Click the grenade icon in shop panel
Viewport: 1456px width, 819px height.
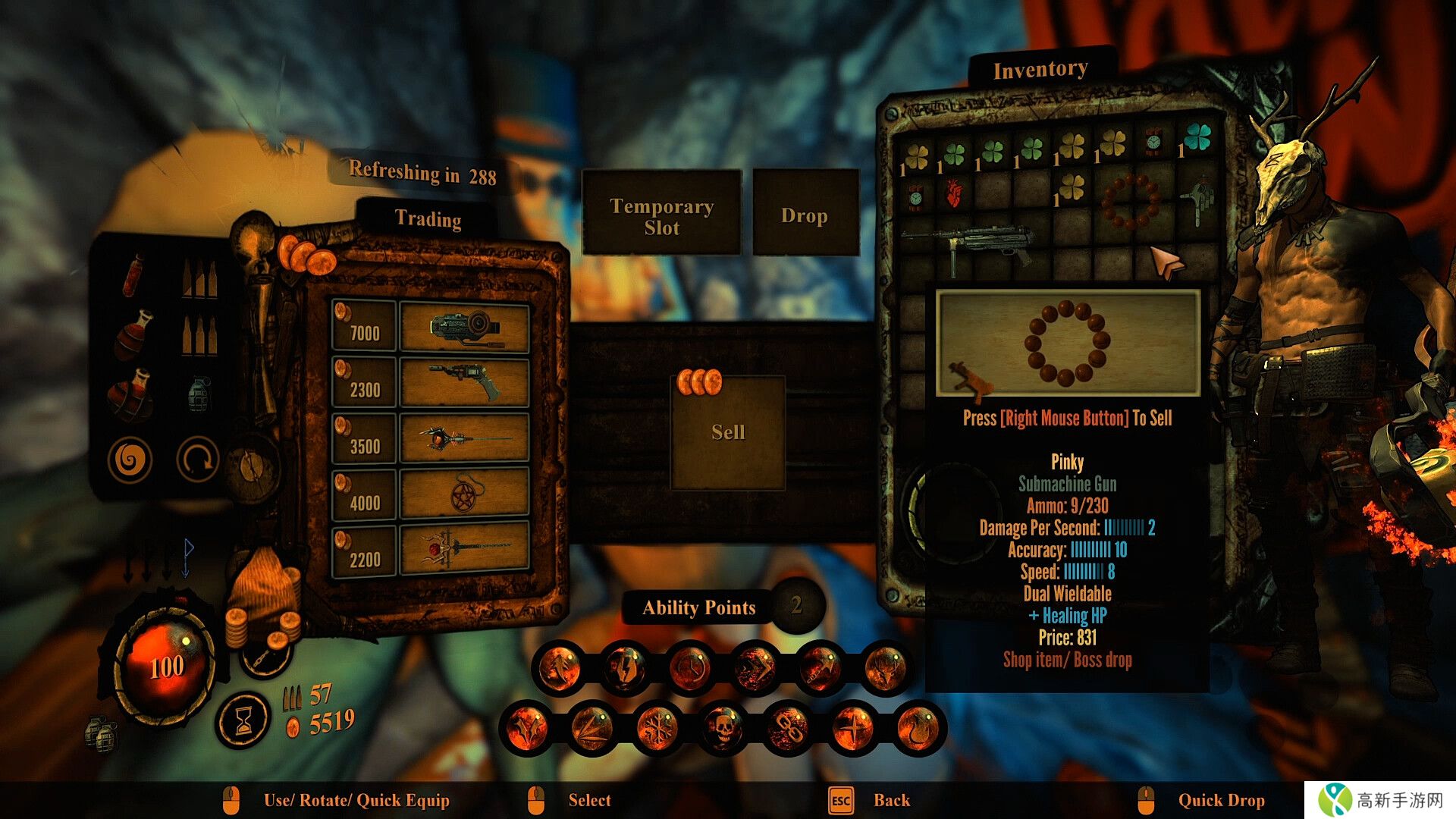tap(198, 394)
